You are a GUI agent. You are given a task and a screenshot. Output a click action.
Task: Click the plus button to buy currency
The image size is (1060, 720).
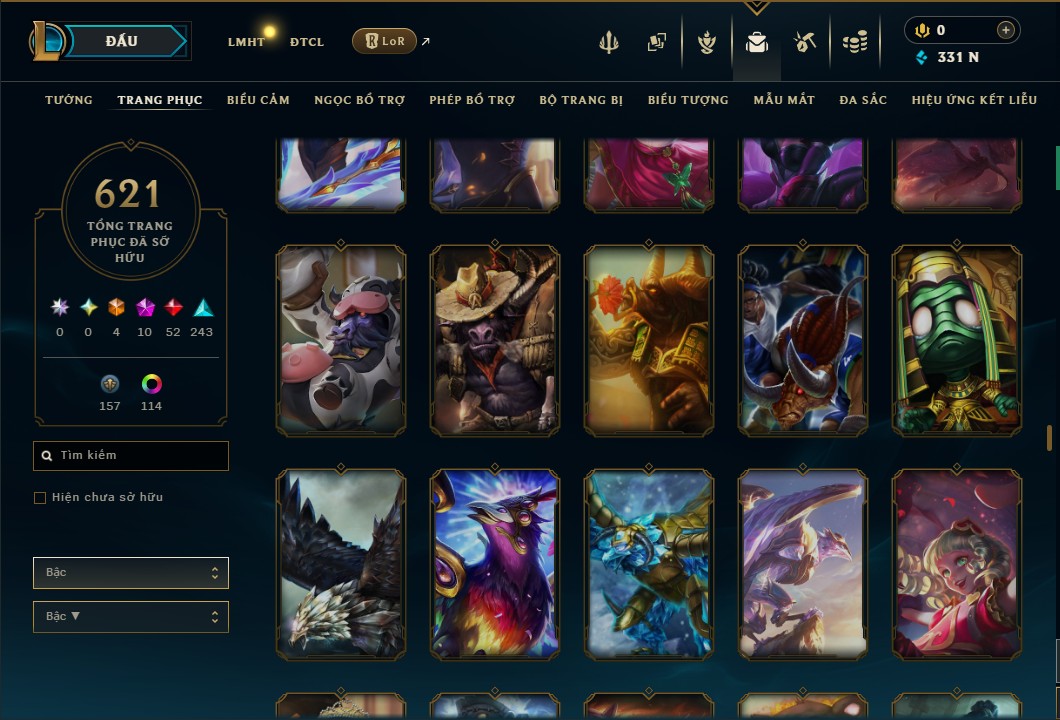1005,31
